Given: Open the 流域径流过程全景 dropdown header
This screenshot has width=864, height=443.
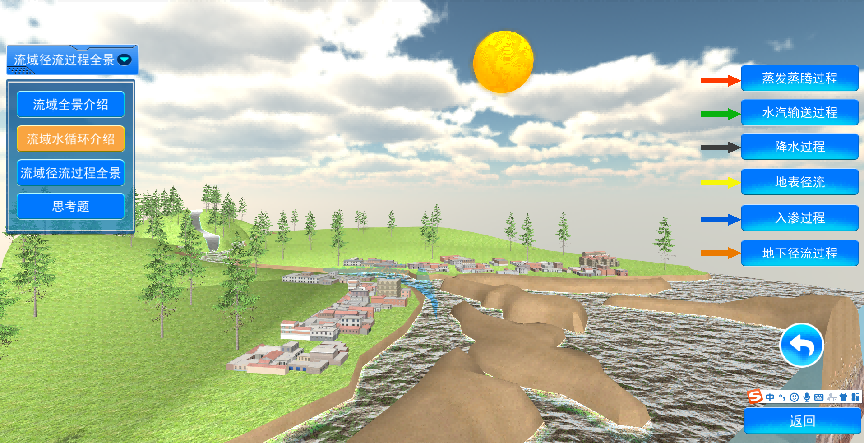Looking at the screenshot, I should point(72,60).
